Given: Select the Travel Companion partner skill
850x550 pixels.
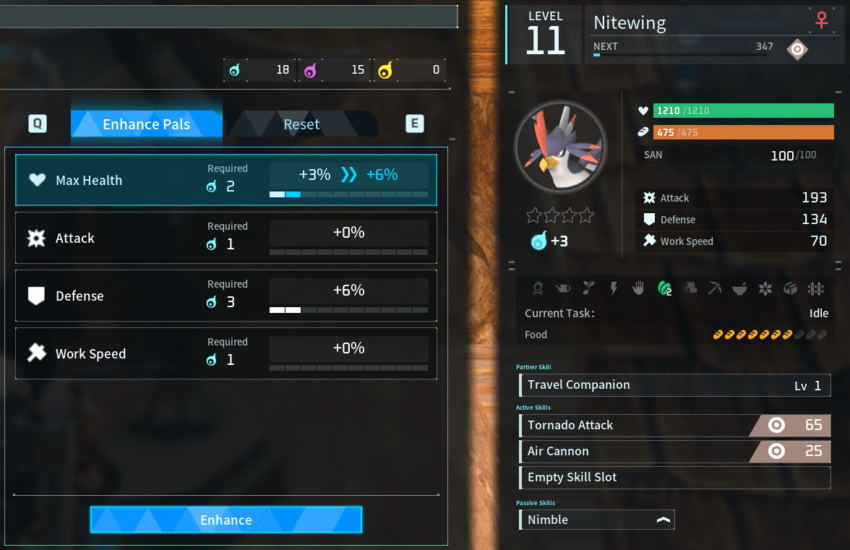Looking at the screenshot, I should coord(675,385).
